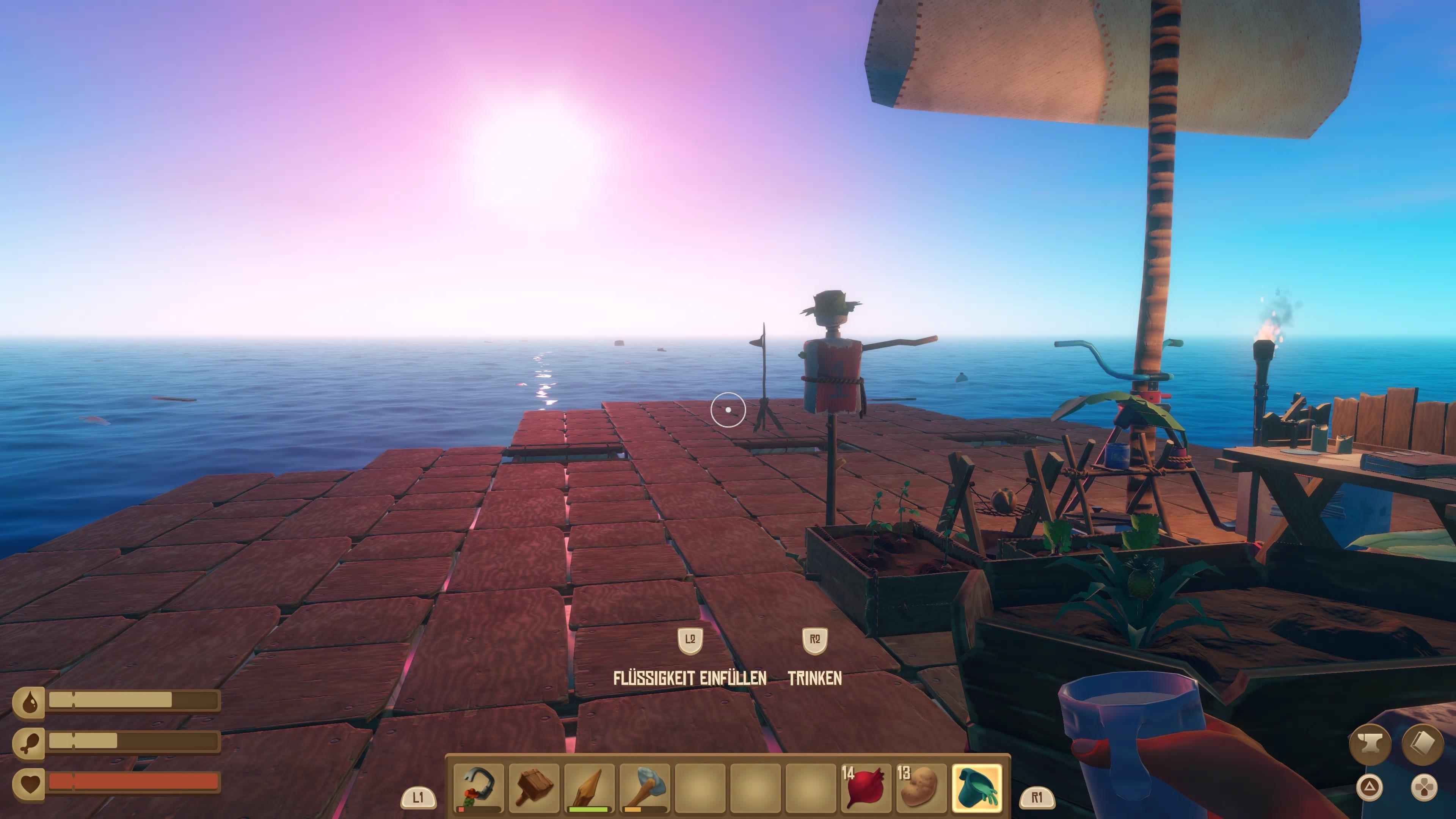The image size is (1456, 819).
Task: Select the potato stack of 13
Action: (x=921, y=788)
